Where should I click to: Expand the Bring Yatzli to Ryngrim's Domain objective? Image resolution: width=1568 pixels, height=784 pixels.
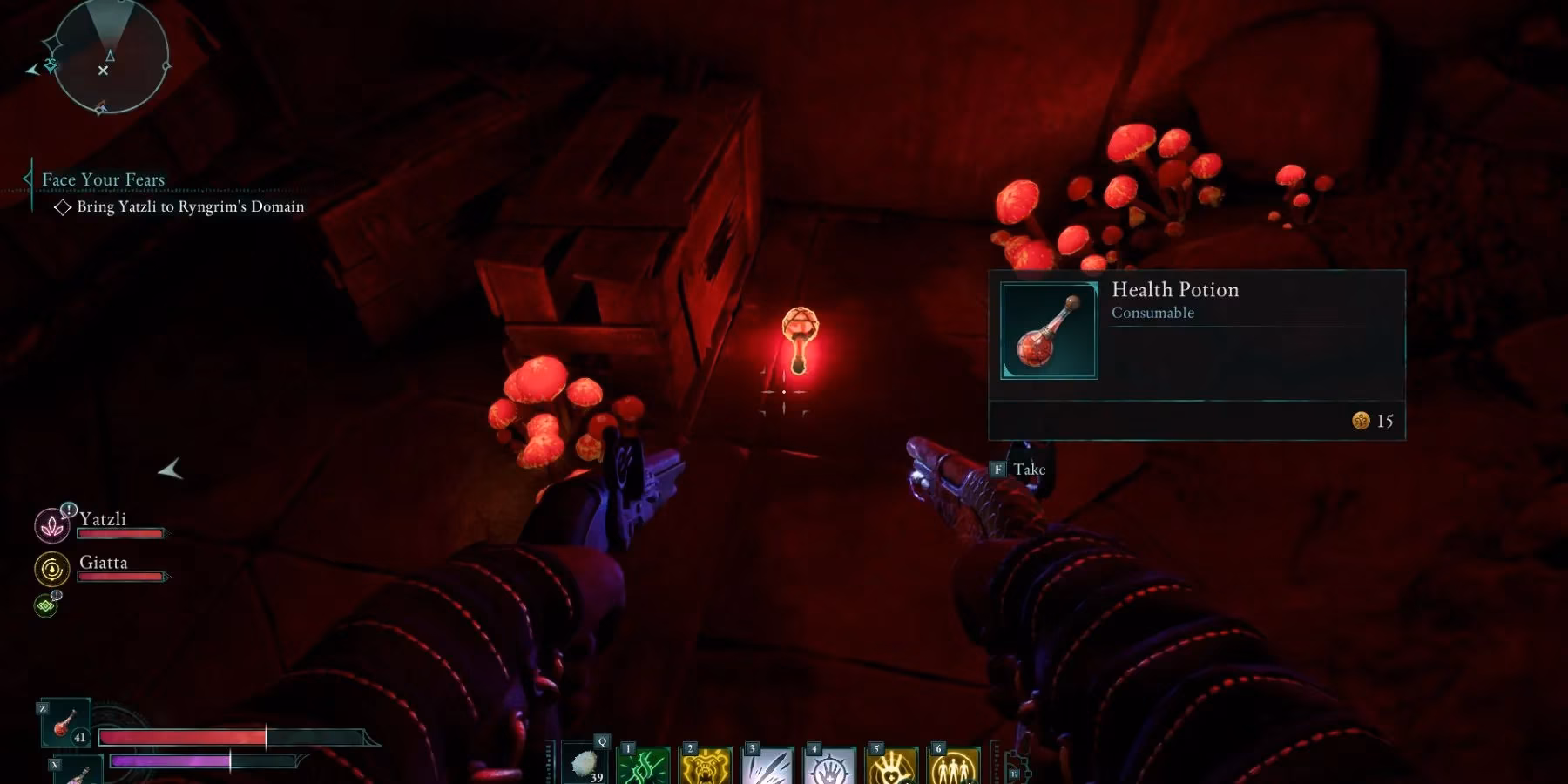186,206
